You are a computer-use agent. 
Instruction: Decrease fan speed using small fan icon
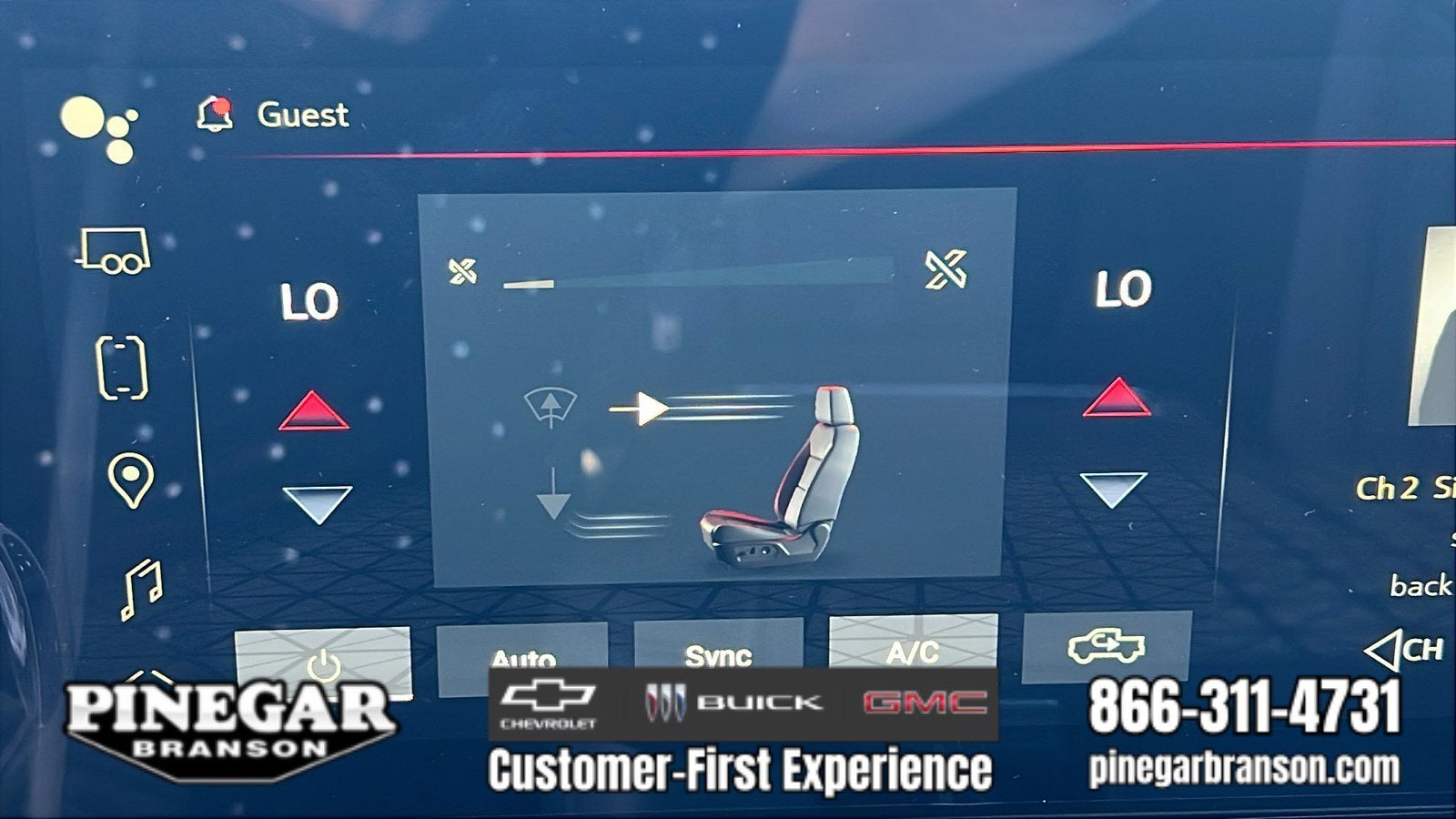click(x=463, y=270)
